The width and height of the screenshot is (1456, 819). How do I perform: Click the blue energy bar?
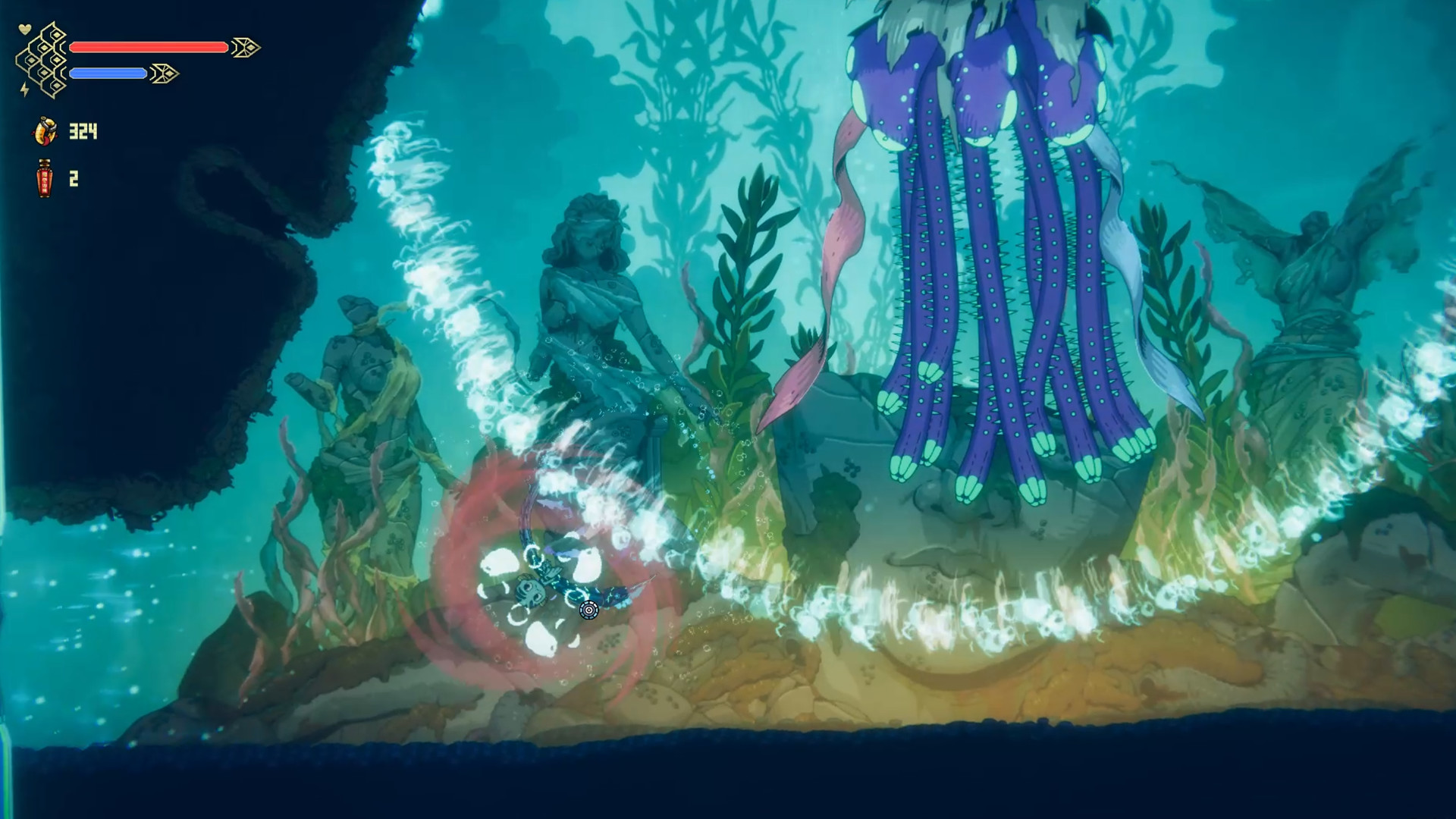[109, 74]
